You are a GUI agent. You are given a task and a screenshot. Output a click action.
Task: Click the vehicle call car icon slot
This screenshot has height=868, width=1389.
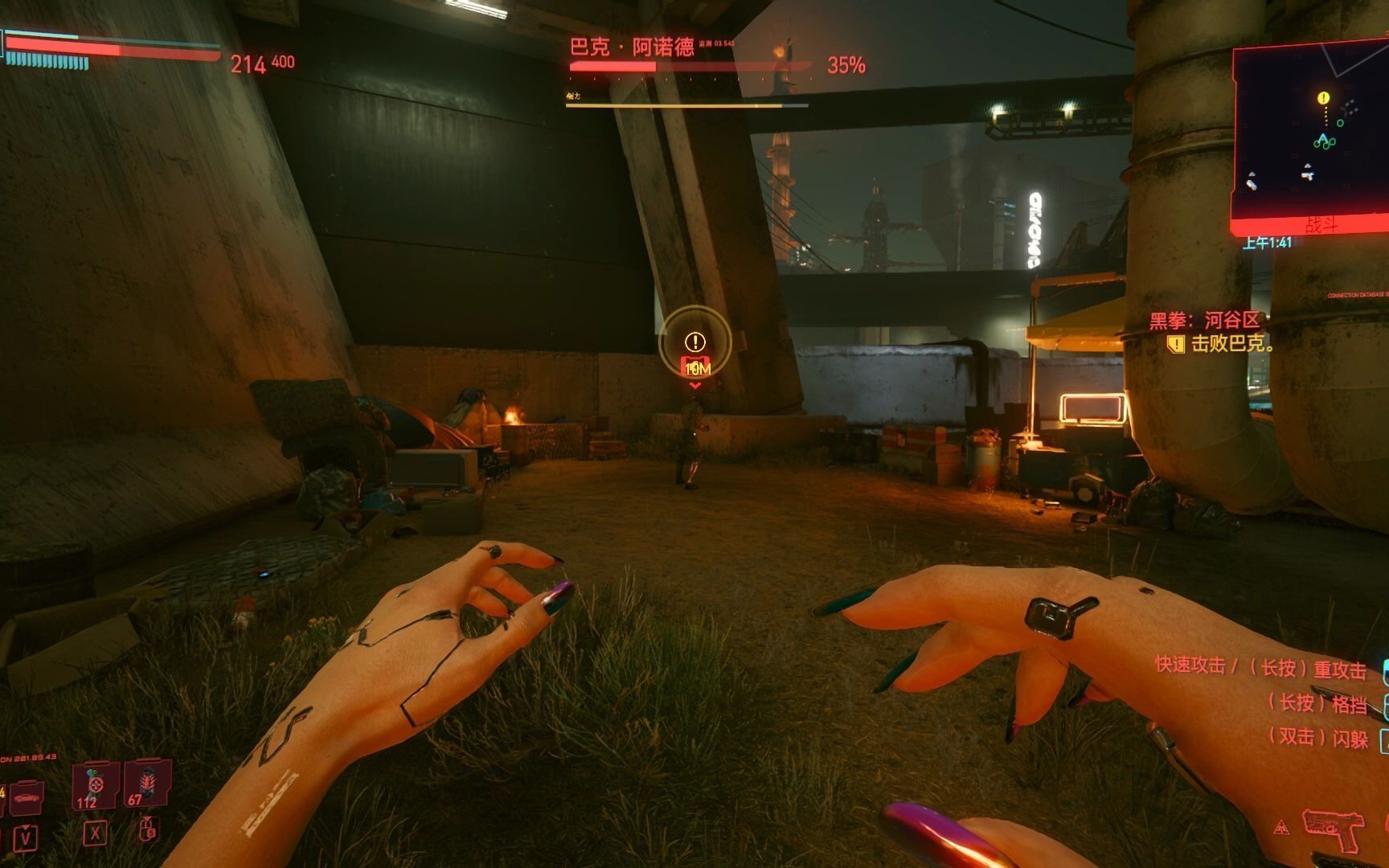click(27, 796)
